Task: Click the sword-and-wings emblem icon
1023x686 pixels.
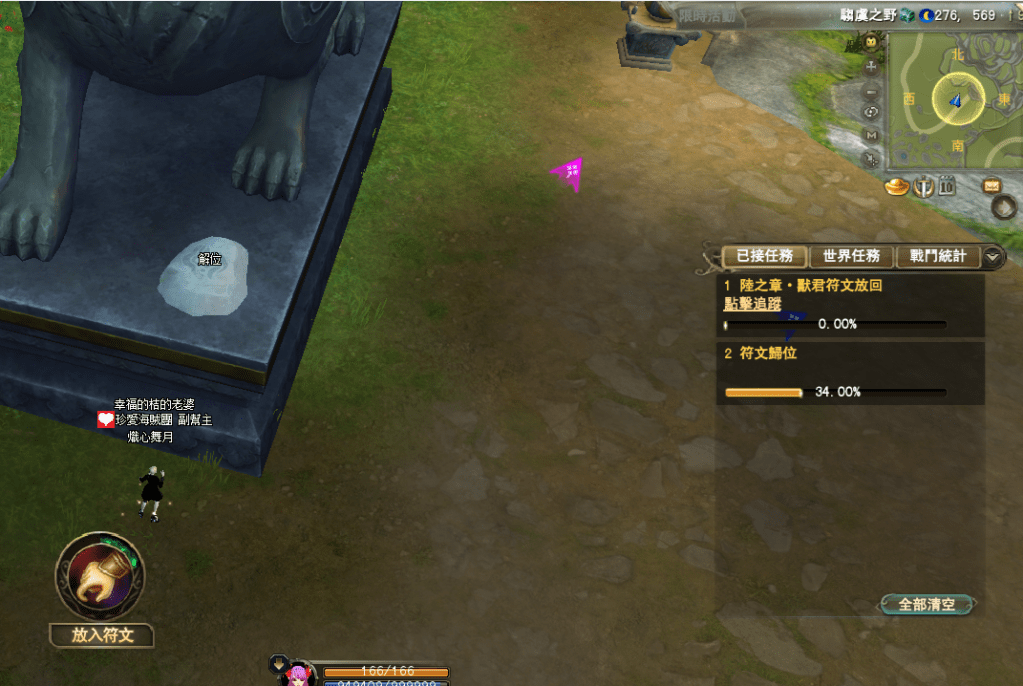Action: click(923, 186)
